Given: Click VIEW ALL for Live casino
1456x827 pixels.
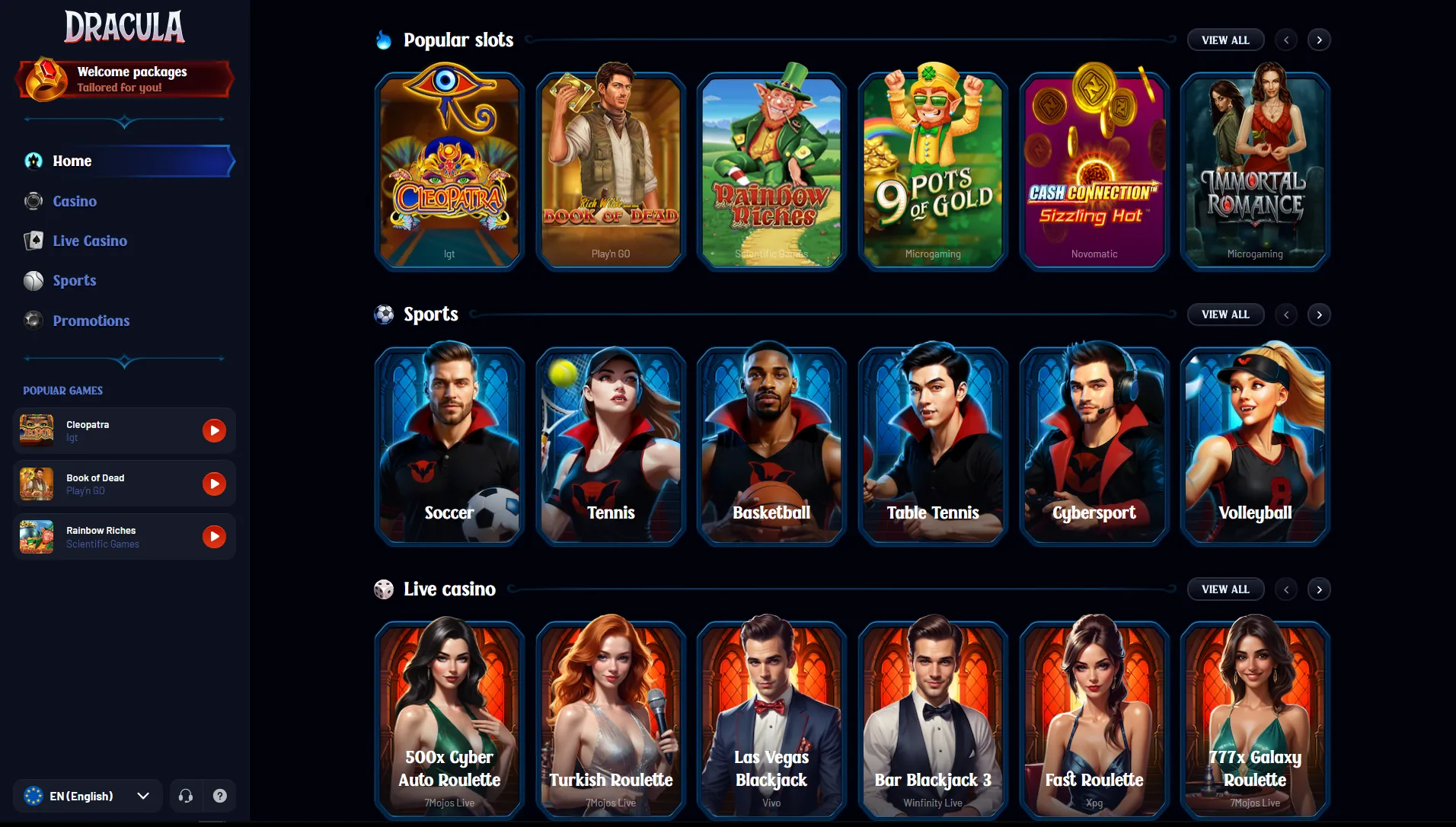Looking at the screenshot, I should tap(1225, 589).
